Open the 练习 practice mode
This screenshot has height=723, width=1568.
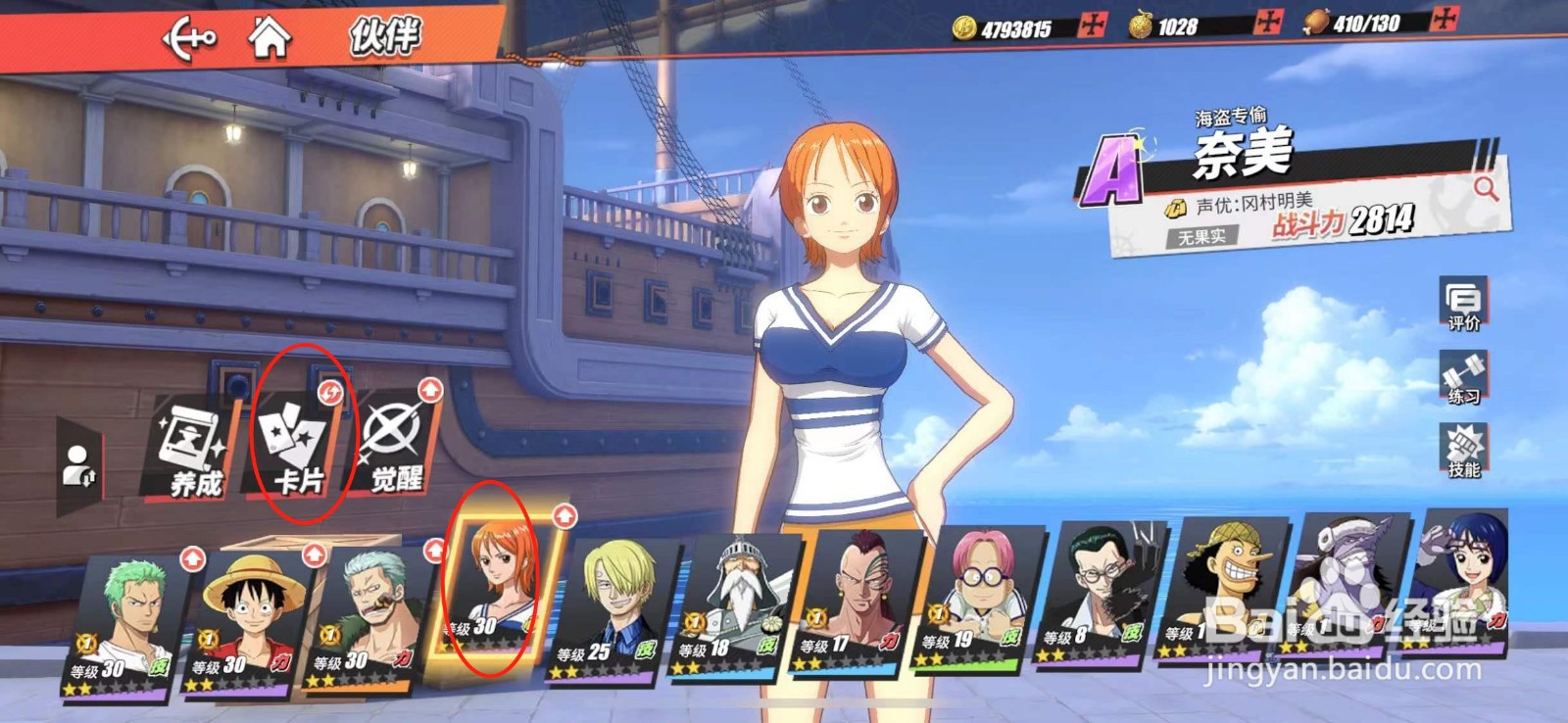pos(1463,378)
